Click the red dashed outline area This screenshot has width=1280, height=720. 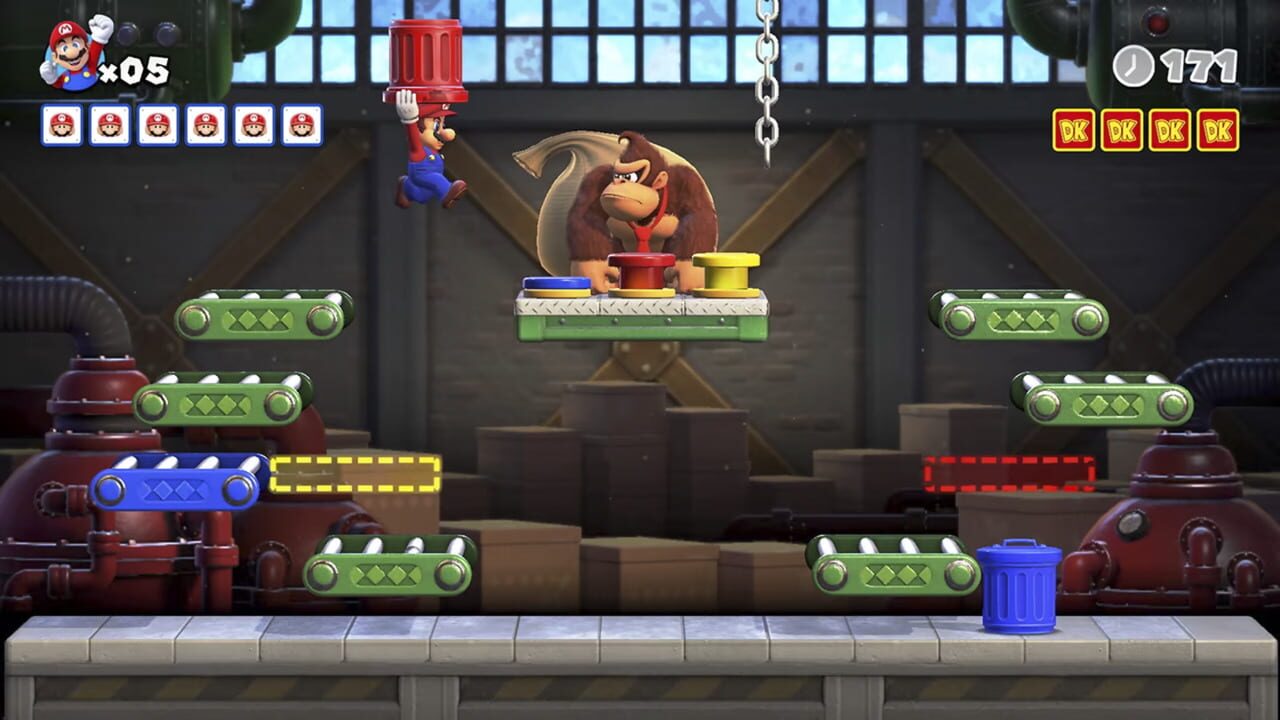coord(1008,473)
